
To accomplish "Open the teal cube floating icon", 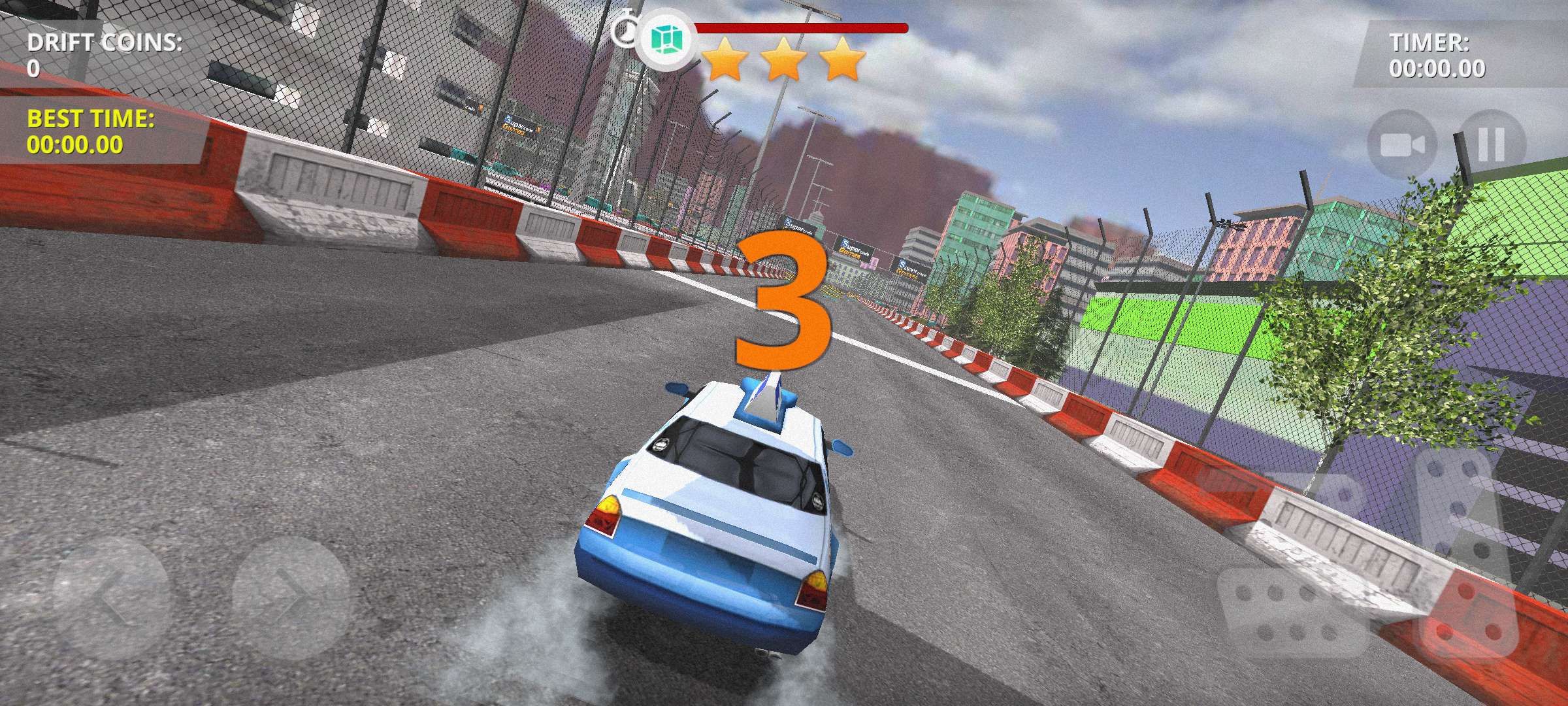I will click(666, 41).
